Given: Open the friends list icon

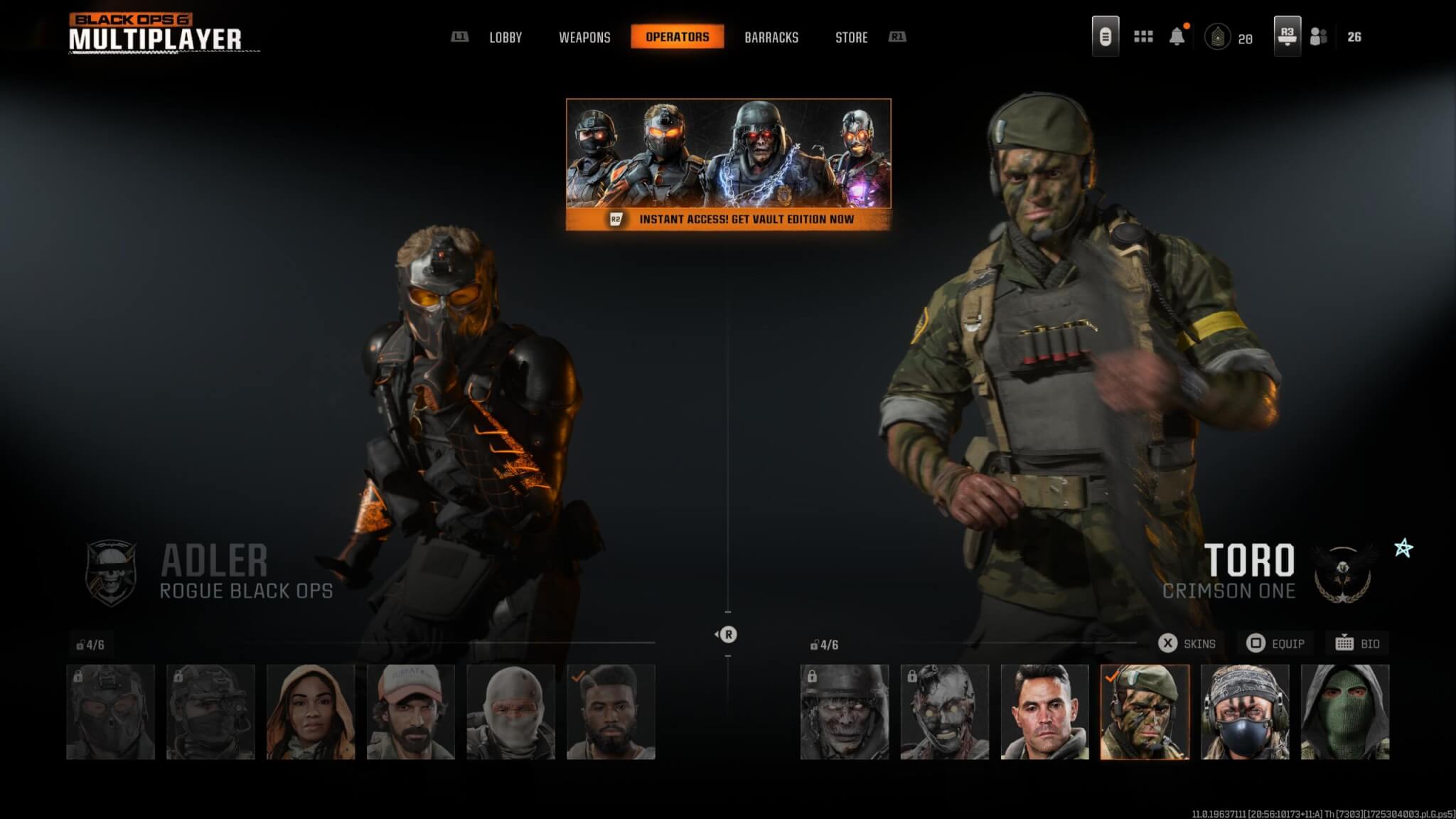Looking at the screenshot, I should (1319, 37).
